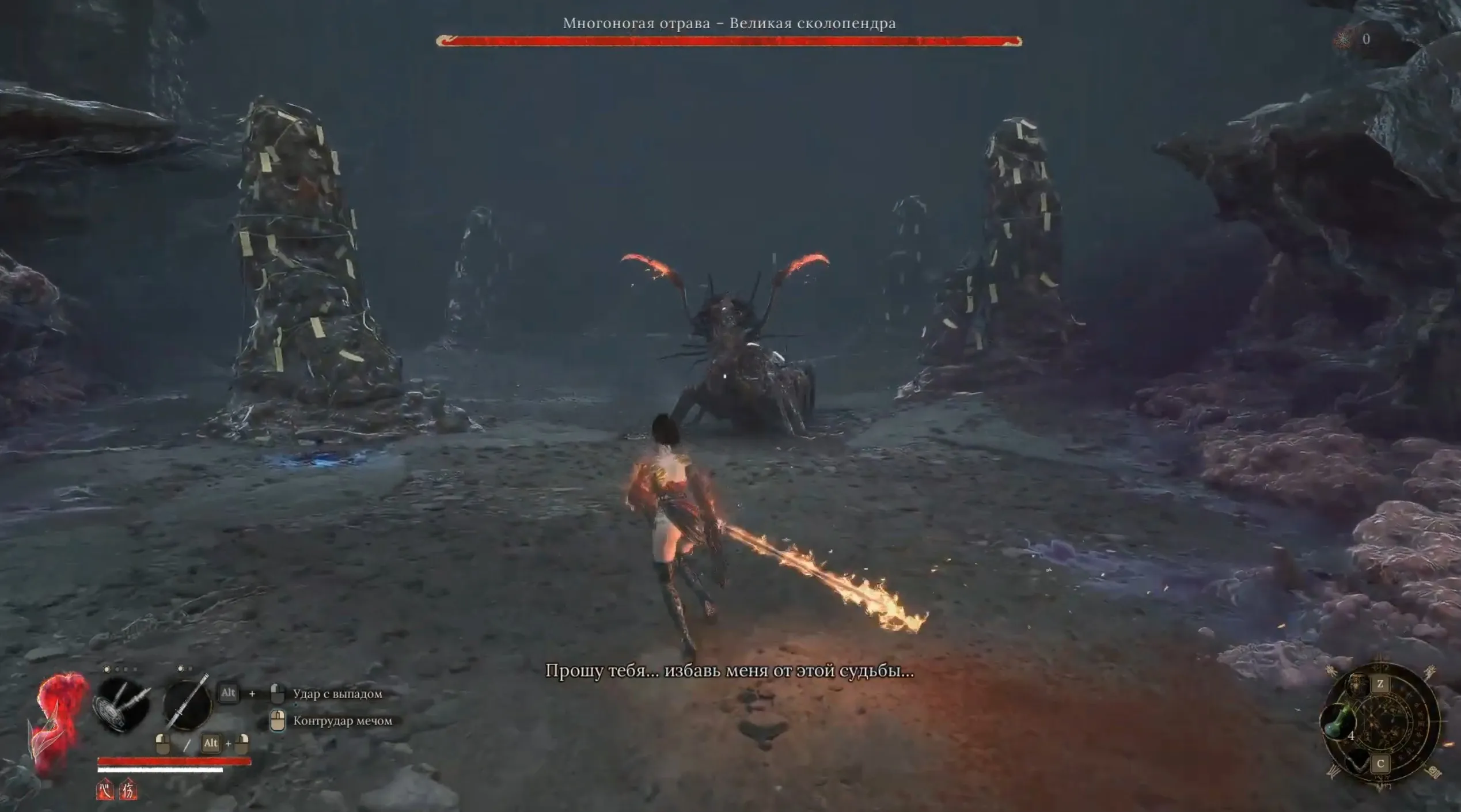Click the rune glyph at the wheel's top edge

pos(1382,667)
